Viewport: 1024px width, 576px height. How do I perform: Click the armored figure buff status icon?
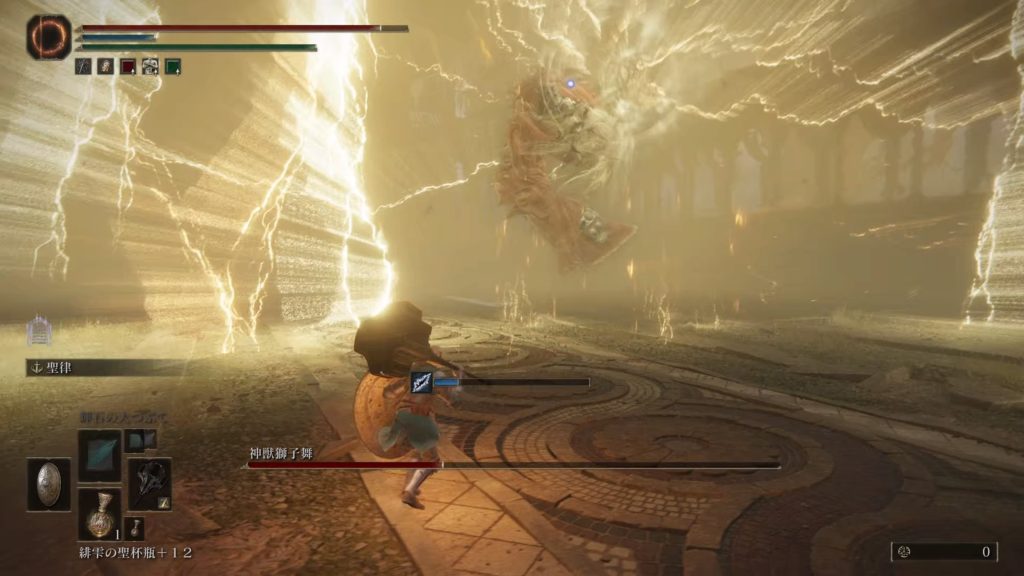(150, 67)
